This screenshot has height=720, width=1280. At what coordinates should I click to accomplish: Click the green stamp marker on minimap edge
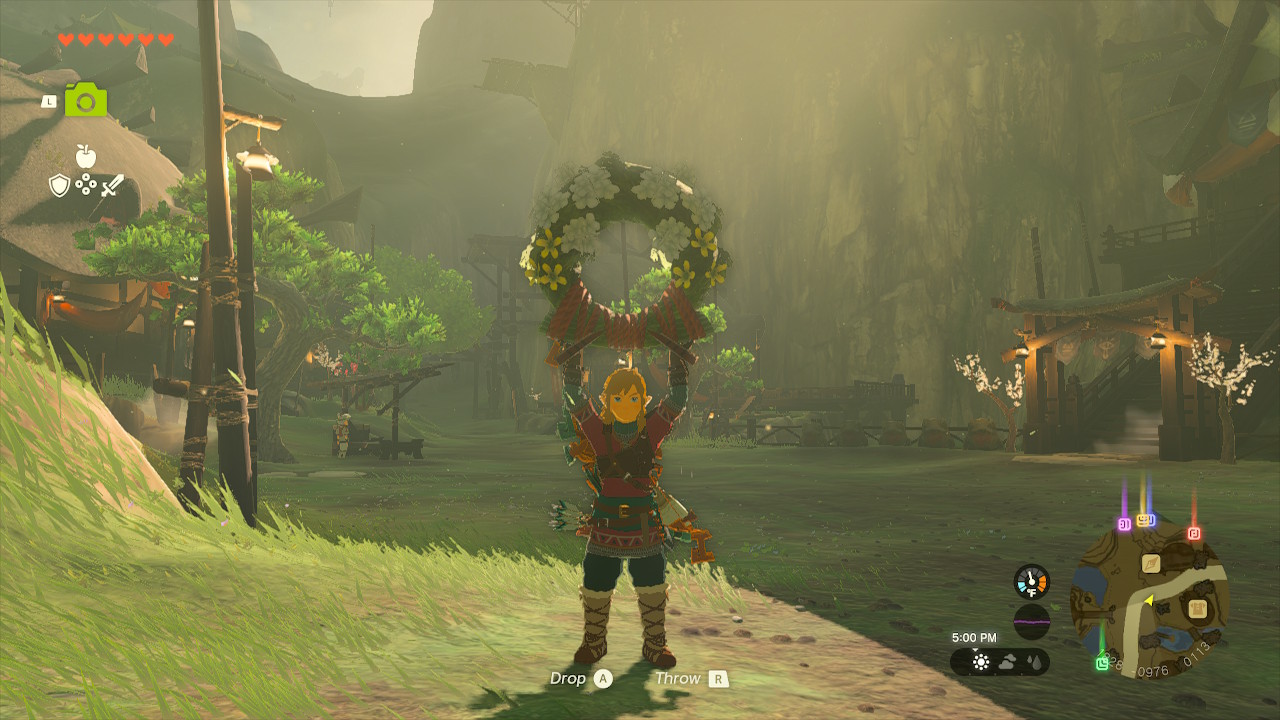tap(1103, 662)
